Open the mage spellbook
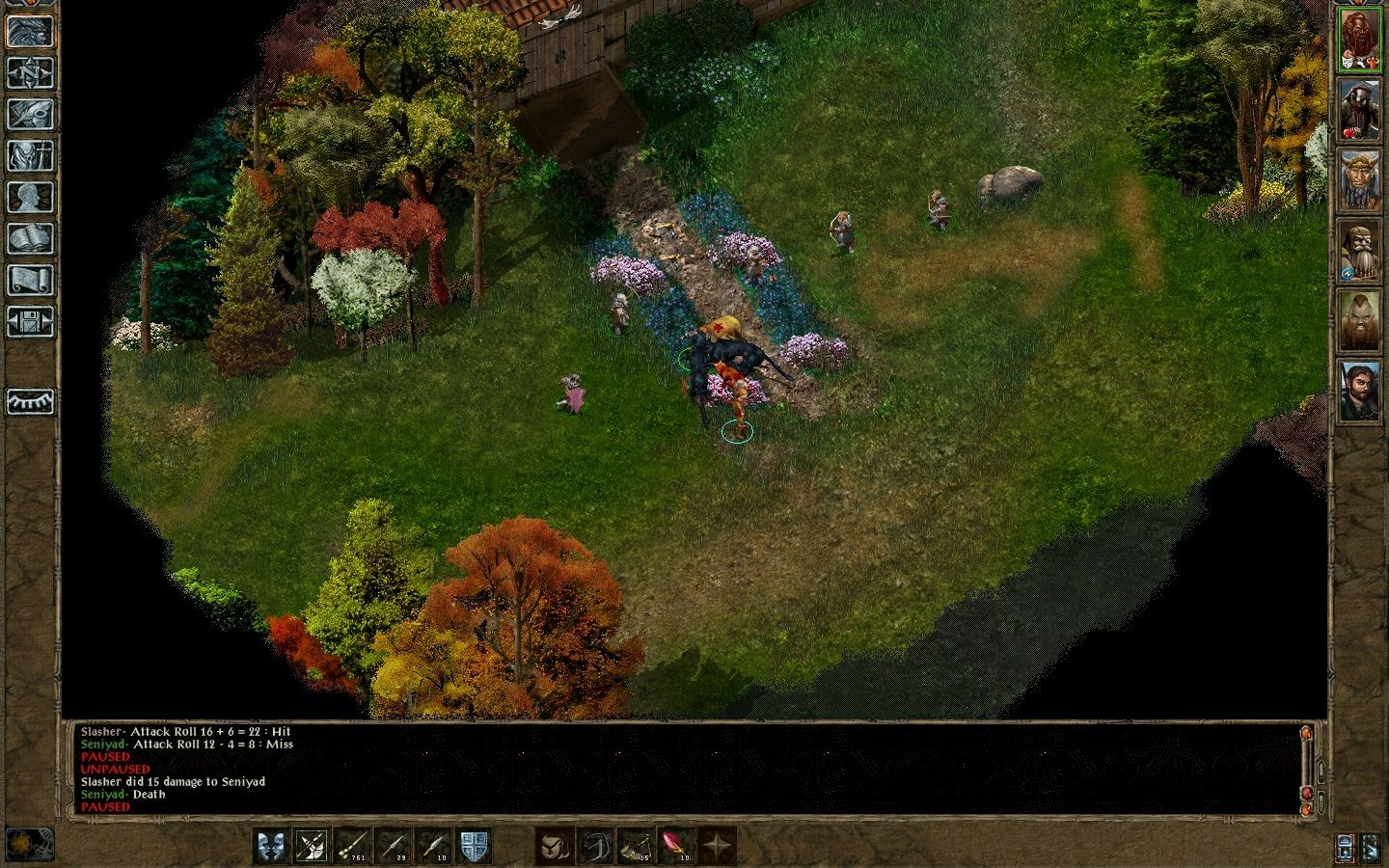This screenshot has width=1389, height=868. pyautogui.click(x=30, y=238)
